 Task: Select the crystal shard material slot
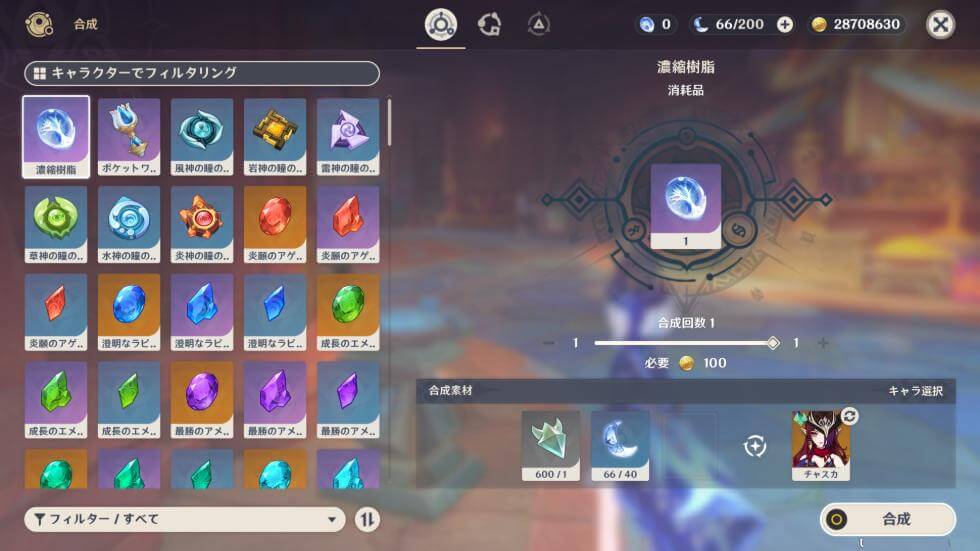pyautogui.click(x=550, y=440)
